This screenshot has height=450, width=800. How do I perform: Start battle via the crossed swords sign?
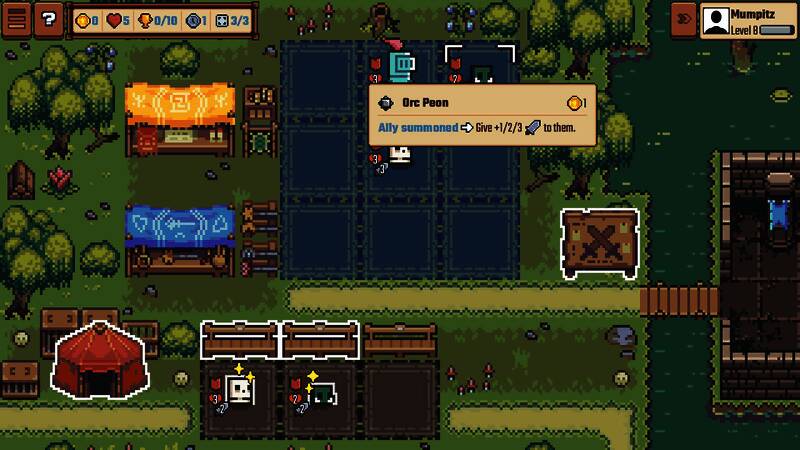tap(600, 243)
